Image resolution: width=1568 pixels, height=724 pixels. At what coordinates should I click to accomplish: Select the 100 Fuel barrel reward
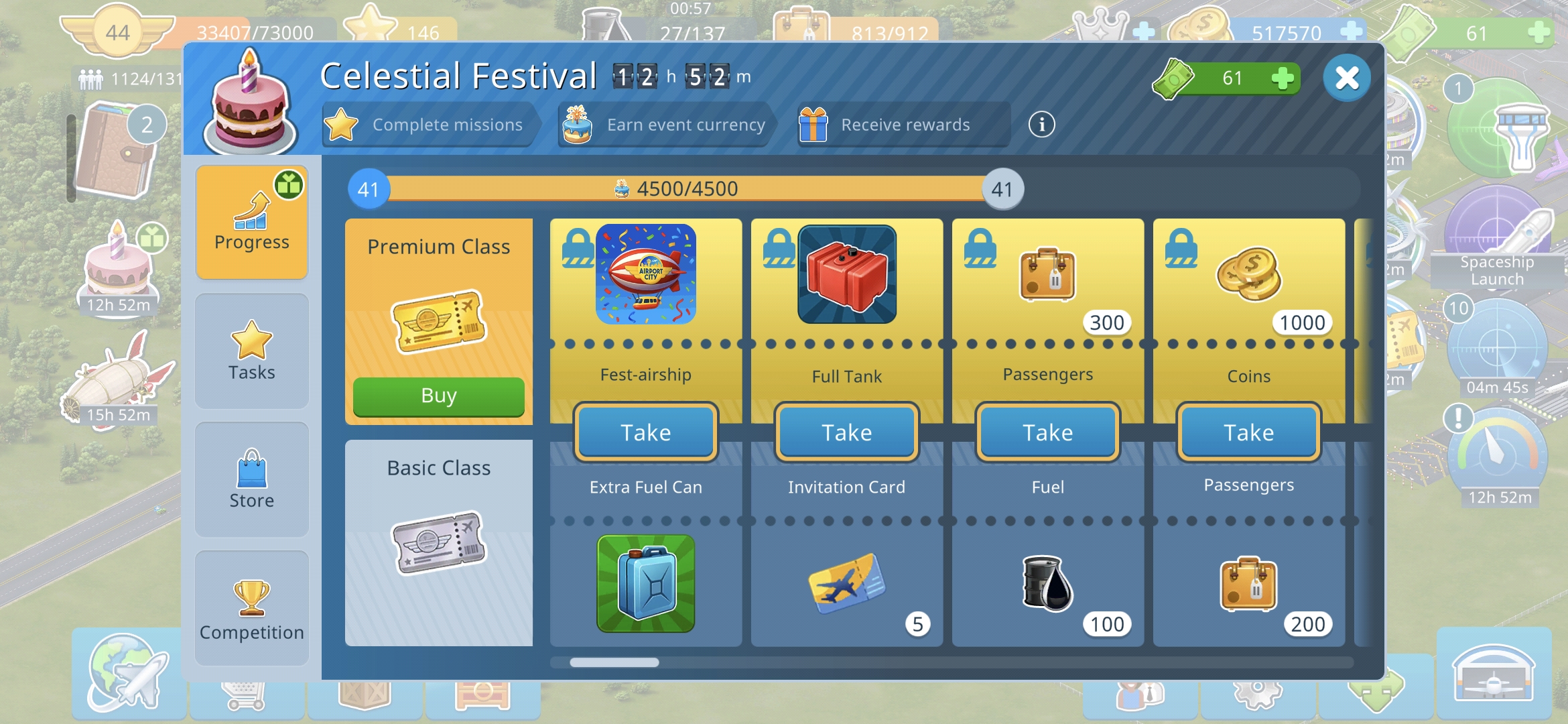coord(1047,583)
